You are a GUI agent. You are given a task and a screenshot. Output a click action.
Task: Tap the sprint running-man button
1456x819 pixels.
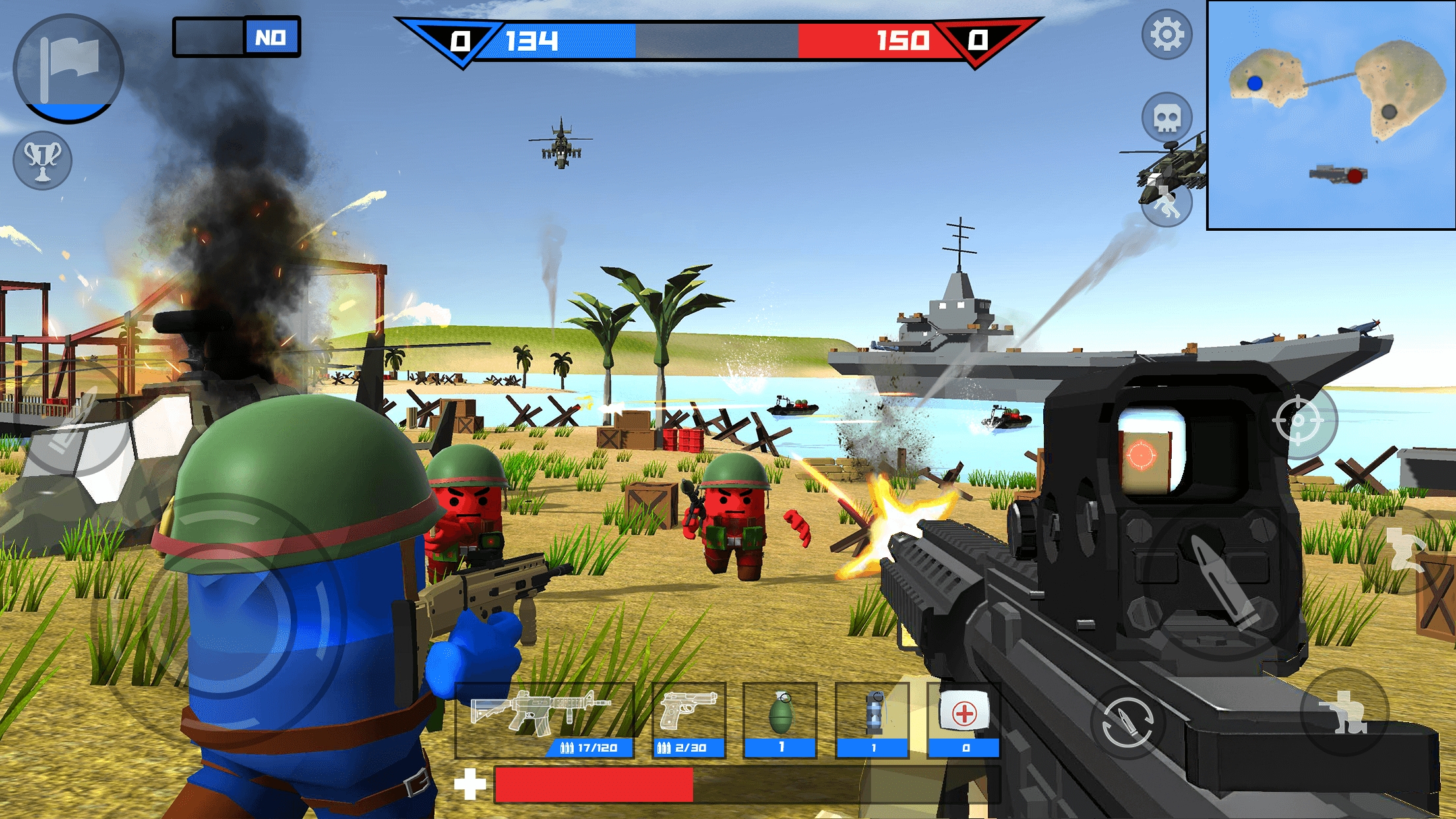point(1167,204)
